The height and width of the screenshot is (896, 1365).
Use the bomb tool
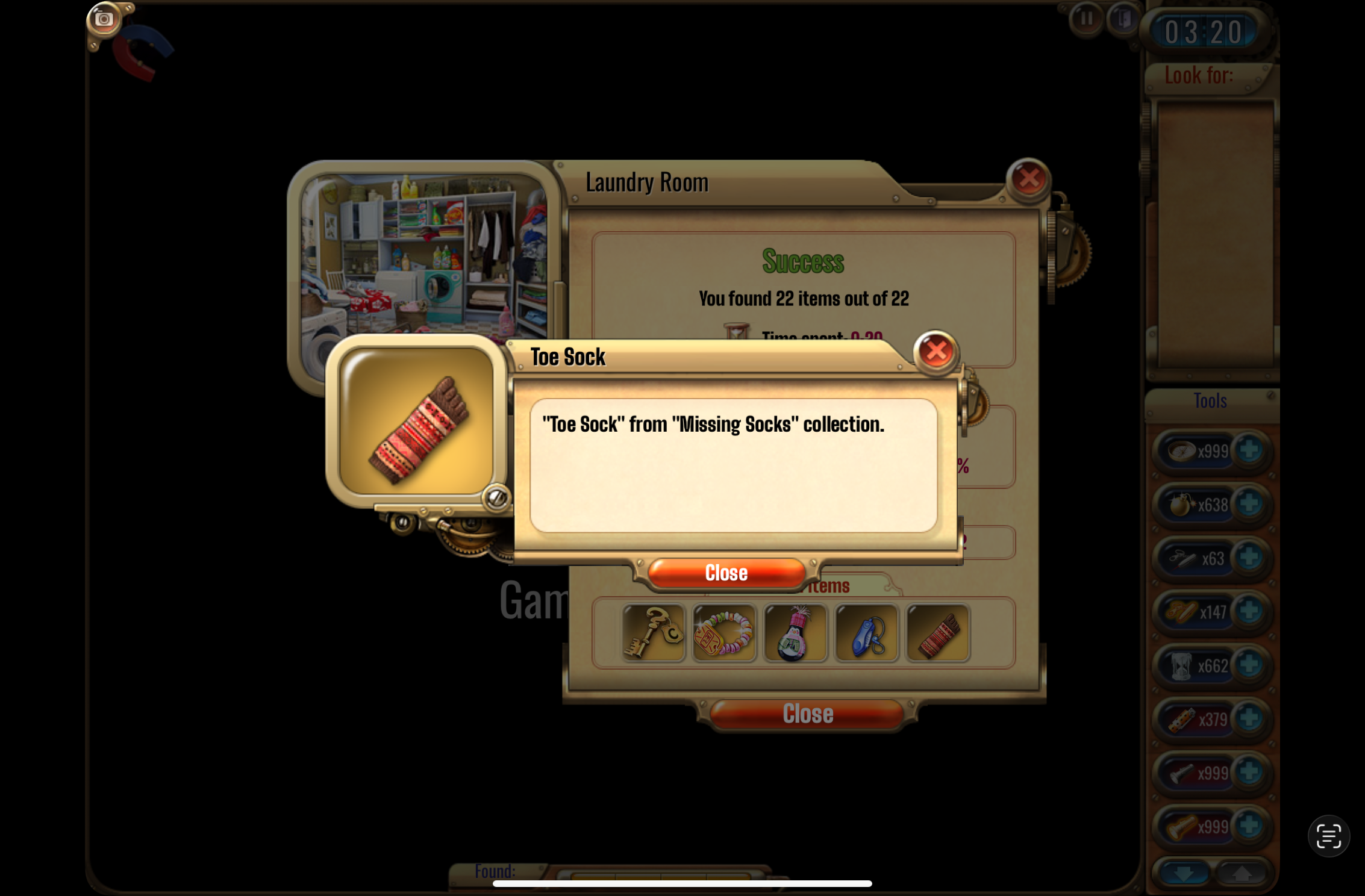click(1181, 505)
